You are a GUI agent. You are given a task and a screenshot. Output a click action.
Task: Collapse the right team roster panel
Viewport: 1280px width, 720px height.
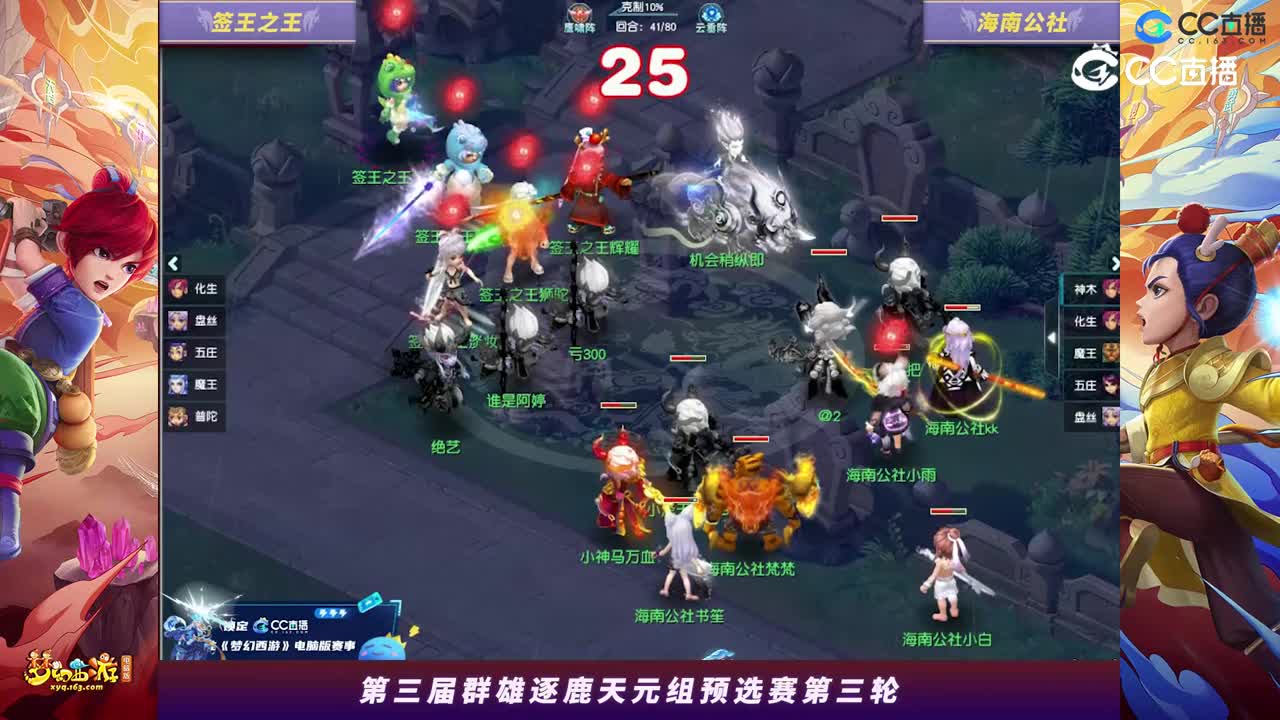point(1116,264)
